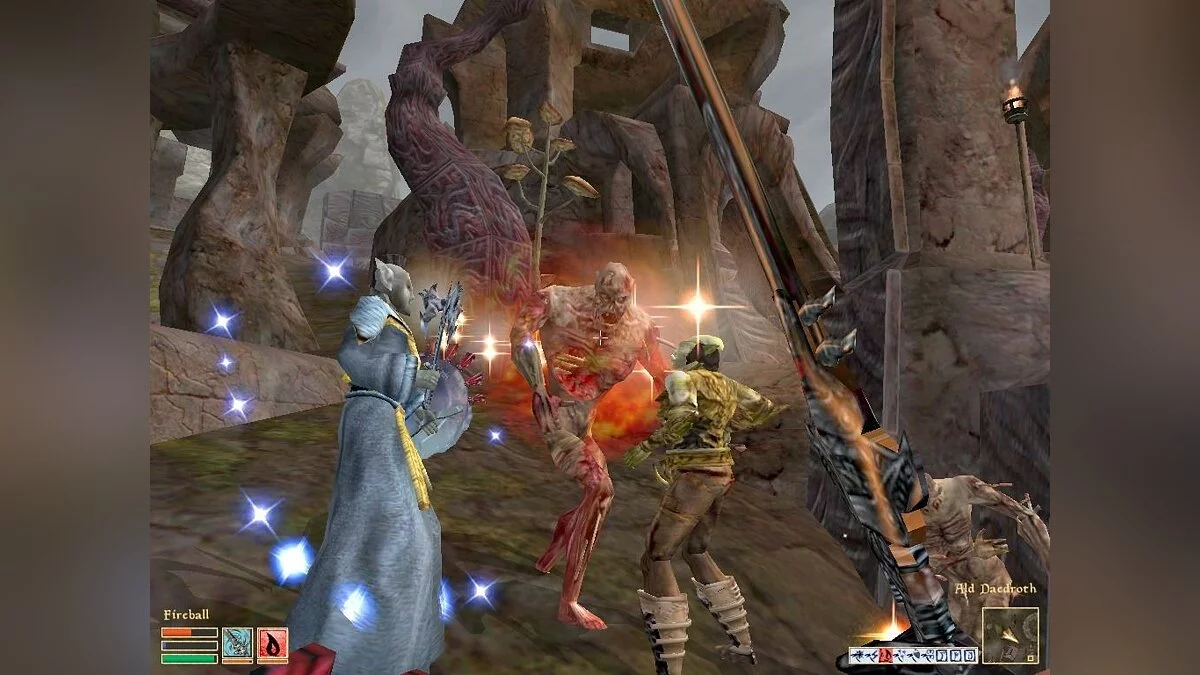Screen dimensions: 1200x675
Task: Open the Ald Daedroth minimap
Action: [x=1009, y=635]
